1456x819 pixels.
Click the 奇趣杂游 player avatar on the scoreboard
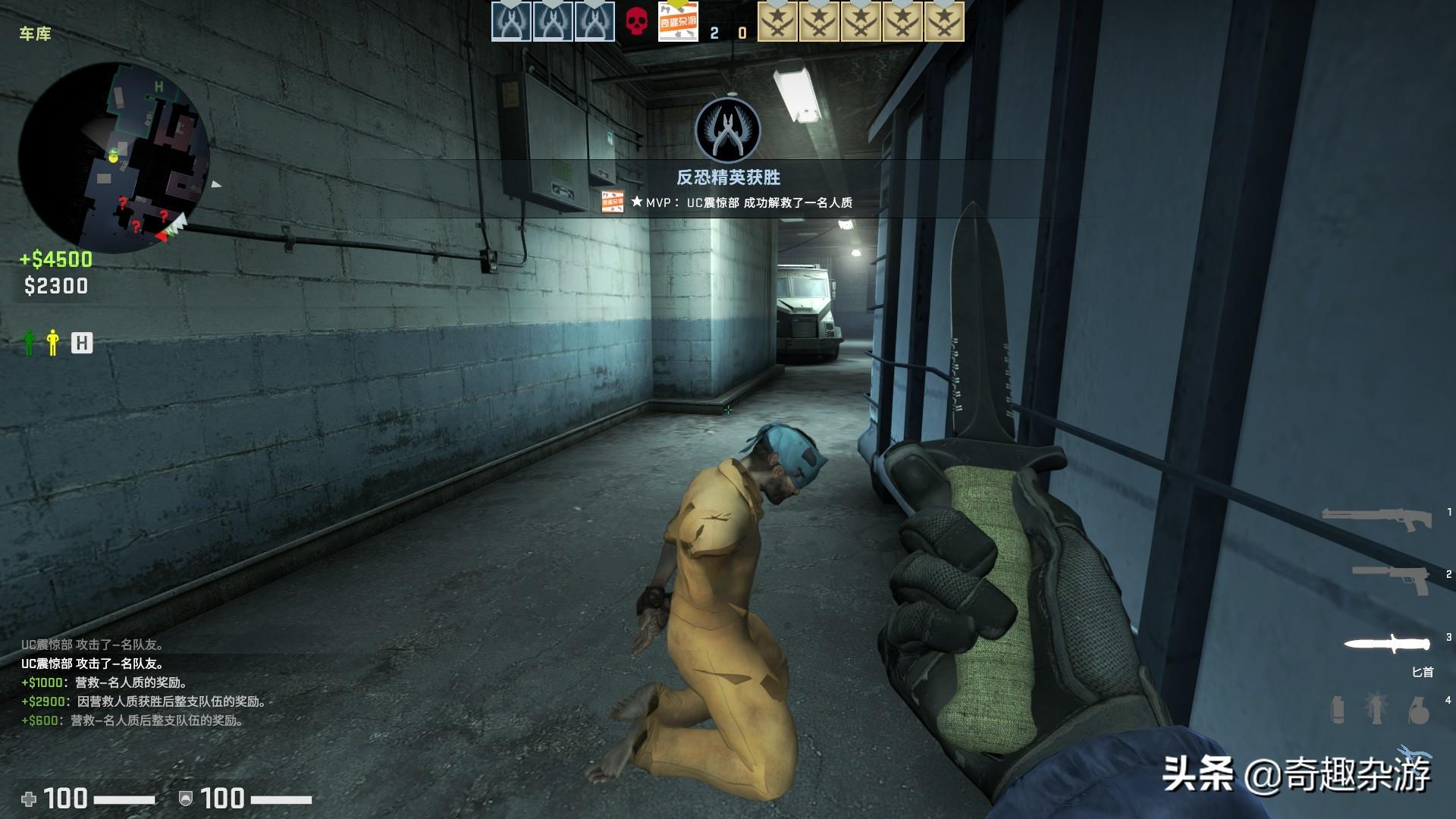tap(679, 21)
